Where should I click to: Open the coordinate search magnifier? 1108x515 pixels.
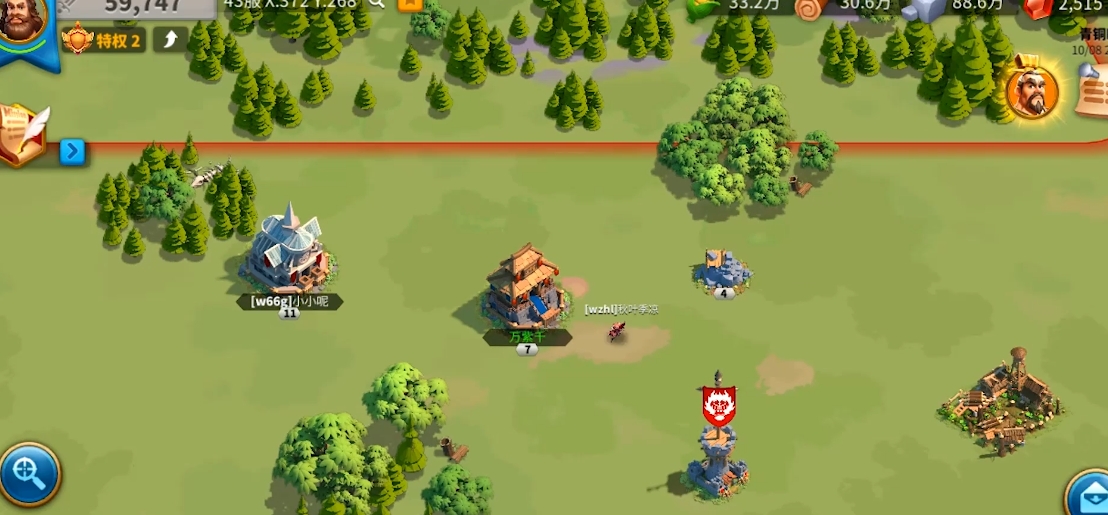tap(377, 4)
